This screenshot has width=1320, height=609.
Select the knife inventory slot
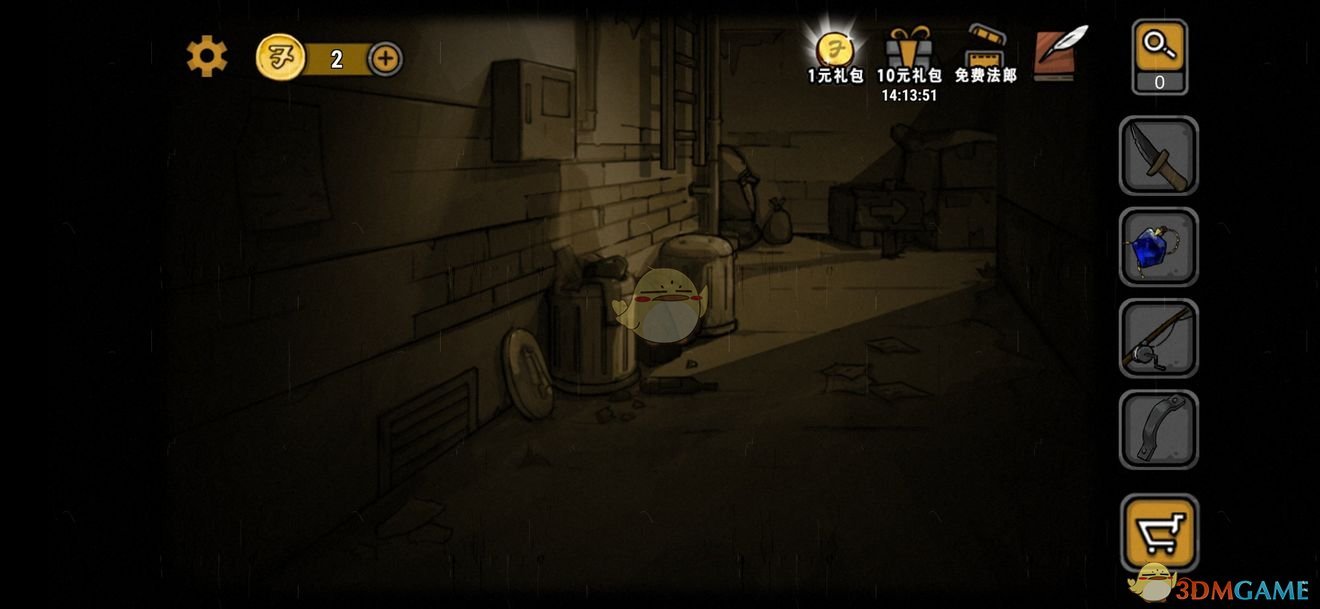click(x=1159, y=156)
